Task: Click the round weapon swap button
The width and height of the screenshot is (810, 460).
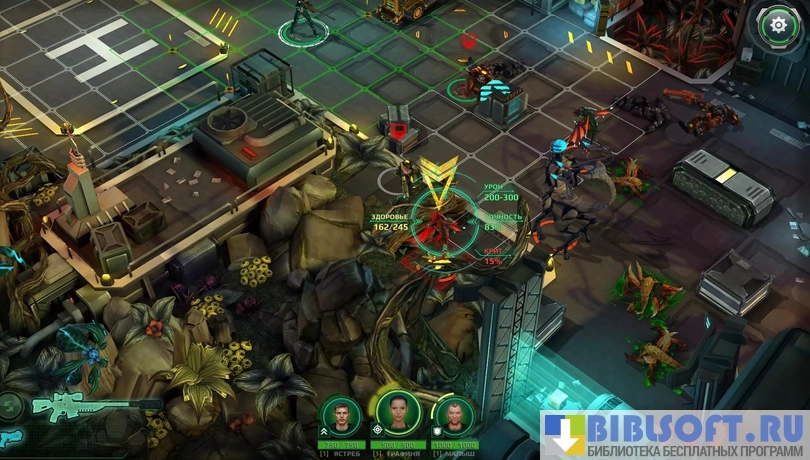Action: (x=8, y=405)
